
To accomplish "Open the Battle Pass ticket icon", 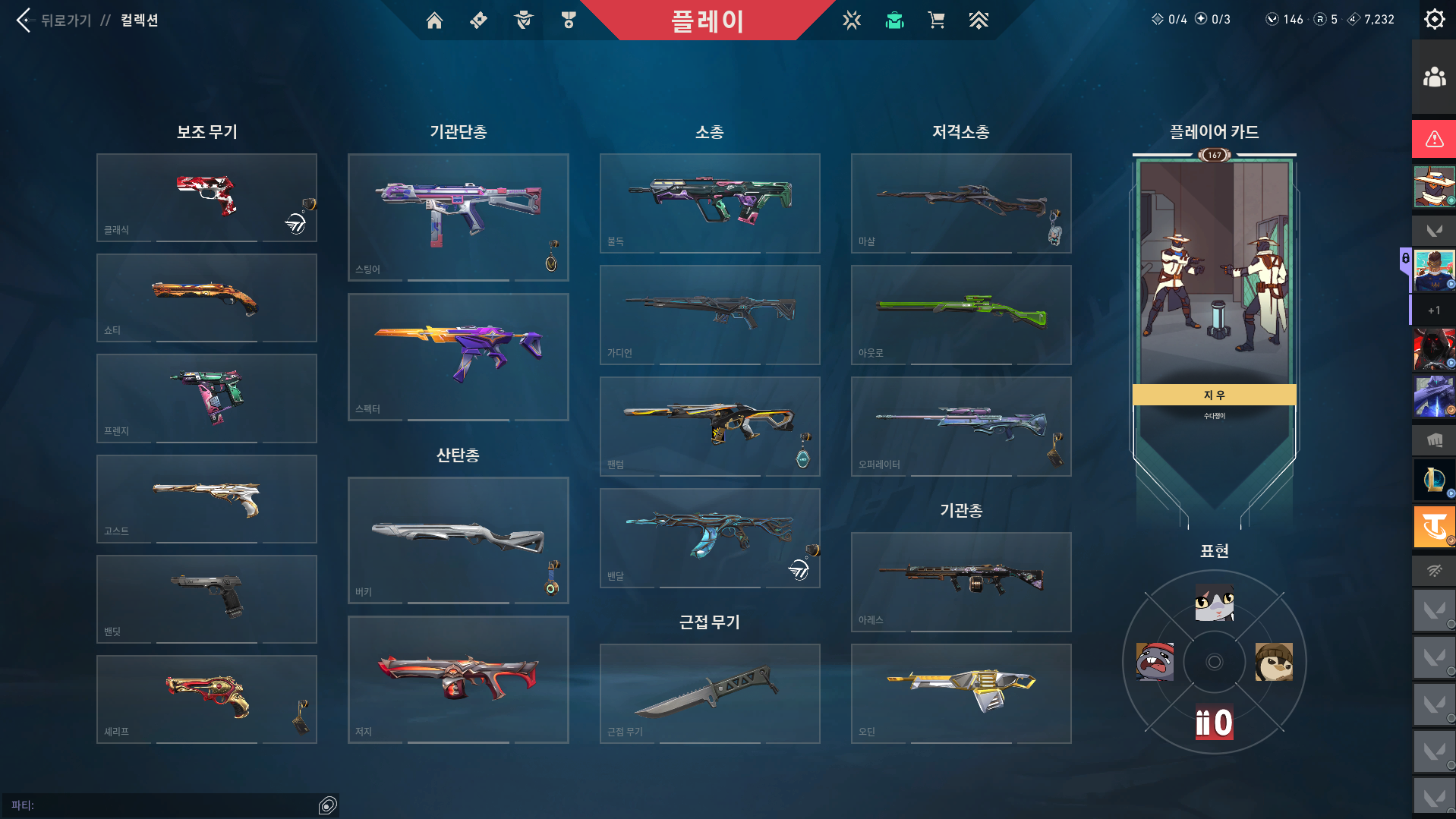I will point(478,20).
